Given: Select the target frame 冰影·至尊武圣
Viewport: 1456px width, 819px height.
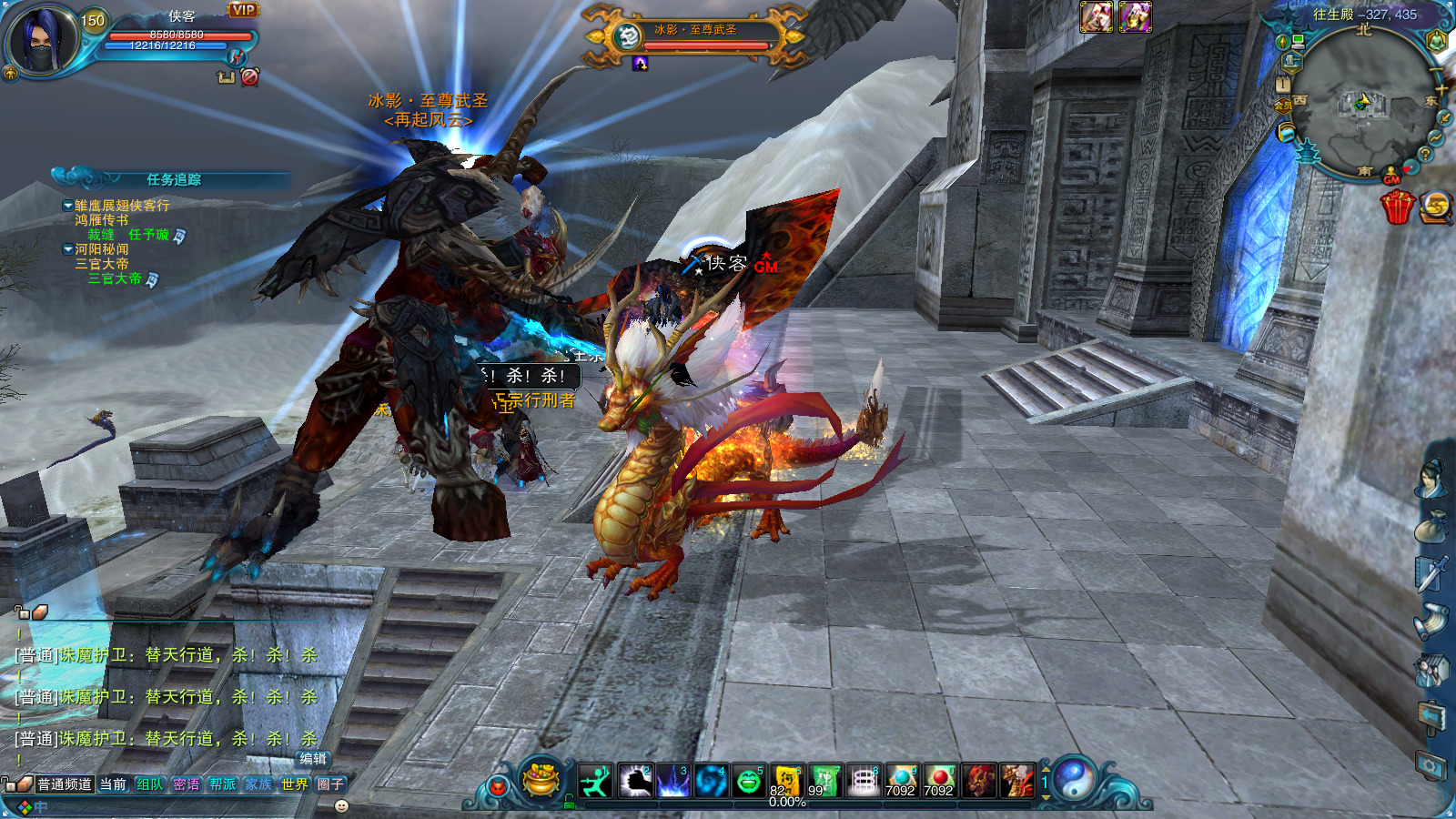Looking at the screenshot, I should (x=695, y=36).
